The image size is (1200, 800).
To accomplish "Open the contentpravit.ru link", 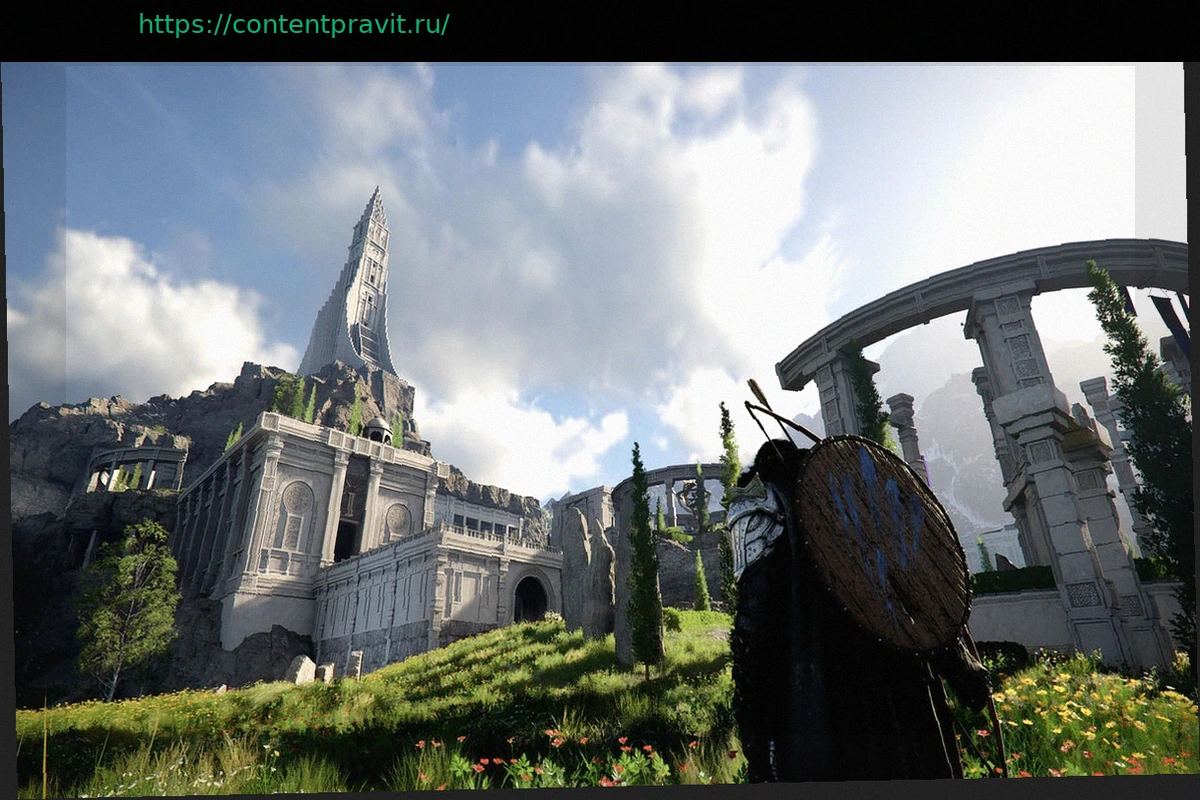I will [294, 25].
